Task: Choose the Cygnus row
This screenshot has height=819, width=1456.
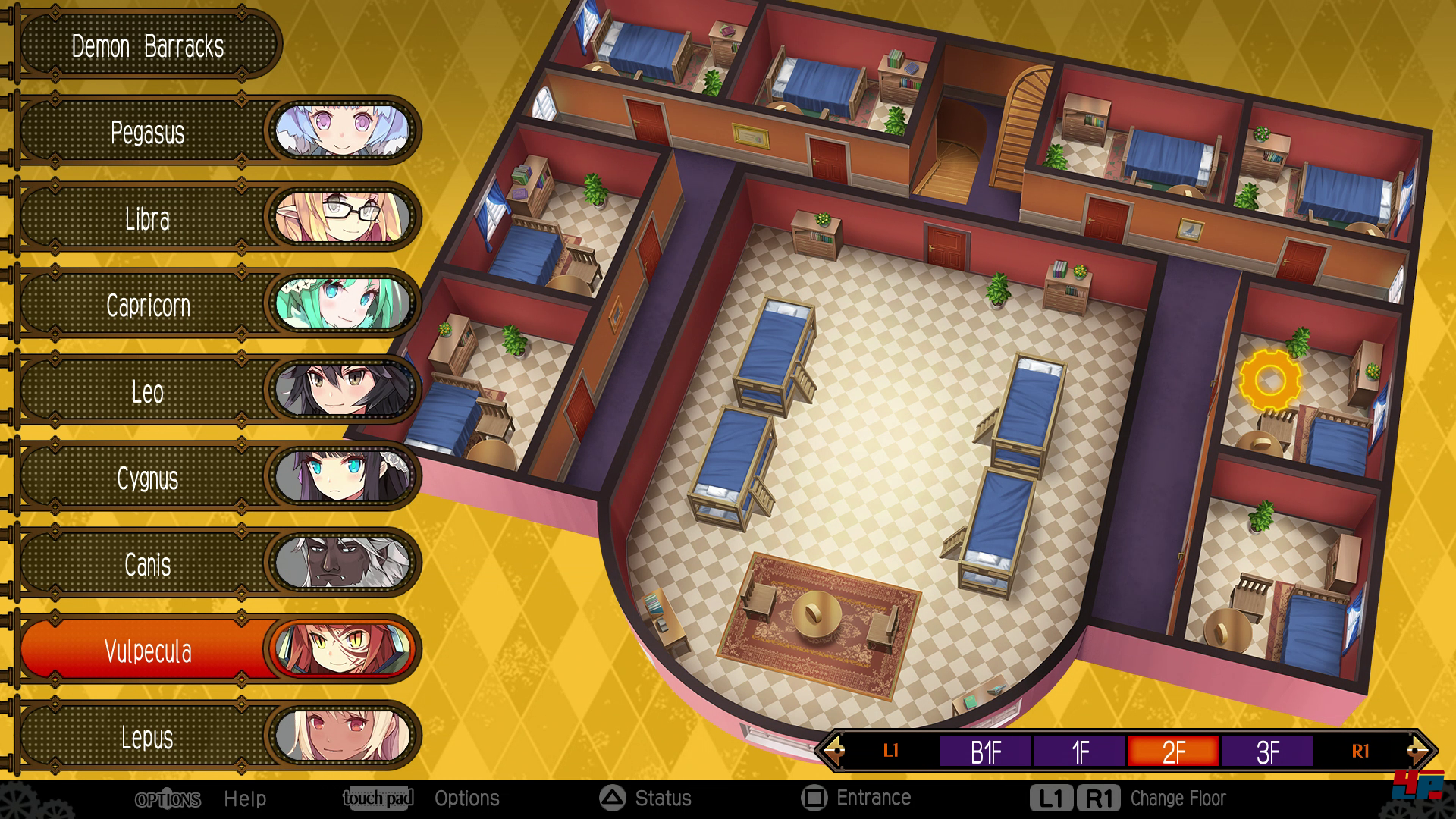Action: coord(148,479)
